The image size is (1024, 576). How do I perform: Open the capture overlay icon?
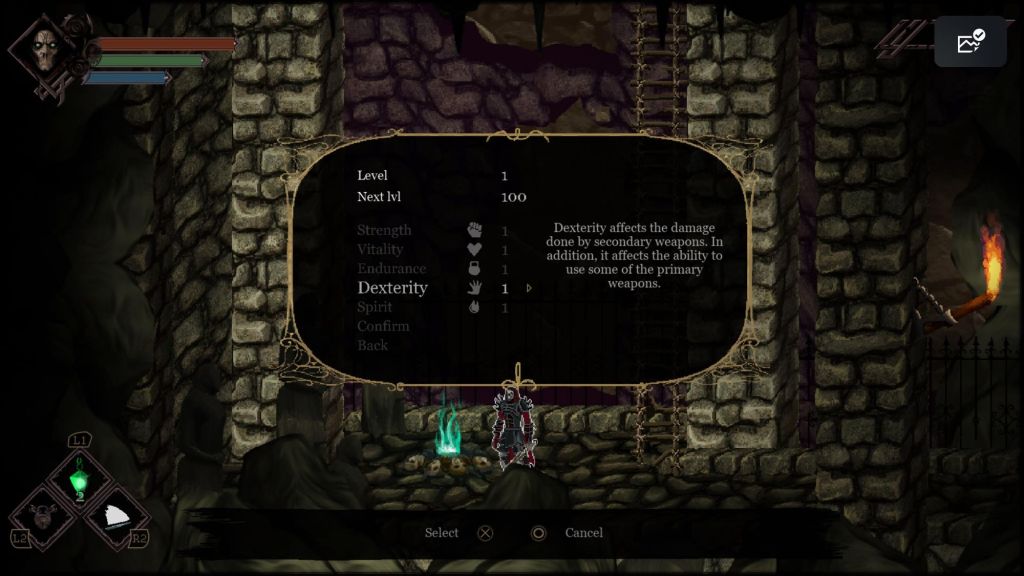(970, 42)
